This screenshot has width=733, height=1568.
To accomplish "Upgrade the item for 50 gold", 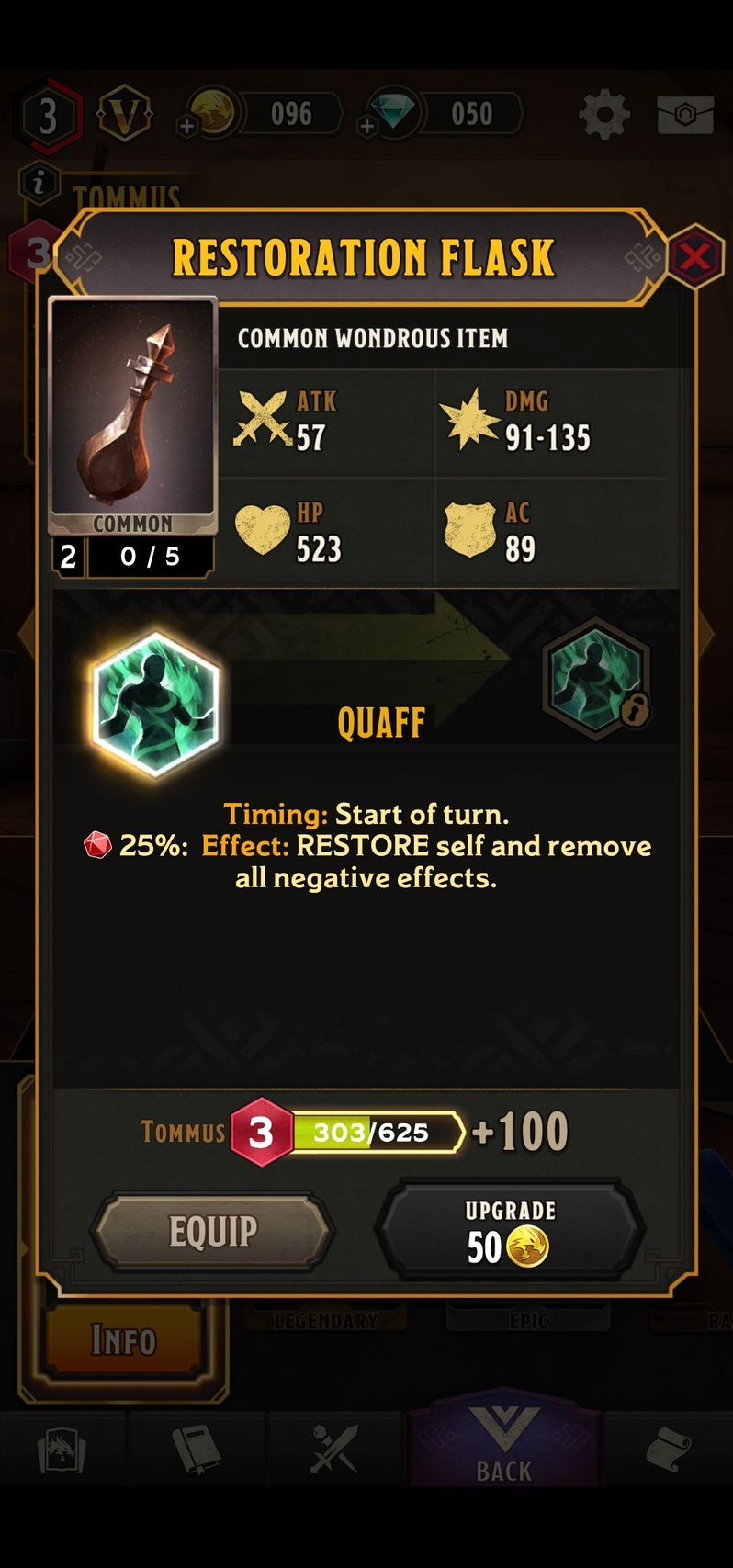I will 510,1231.
